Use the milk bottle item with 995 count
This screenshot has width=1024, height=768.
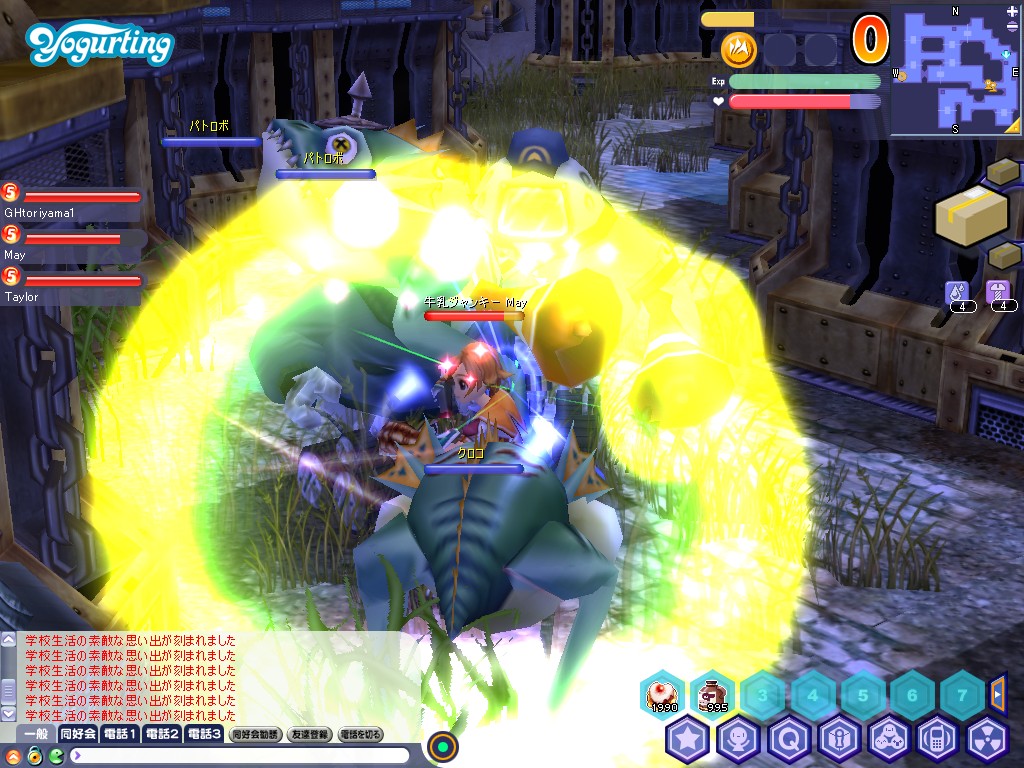pyautogui.click(x=713, y=694)
